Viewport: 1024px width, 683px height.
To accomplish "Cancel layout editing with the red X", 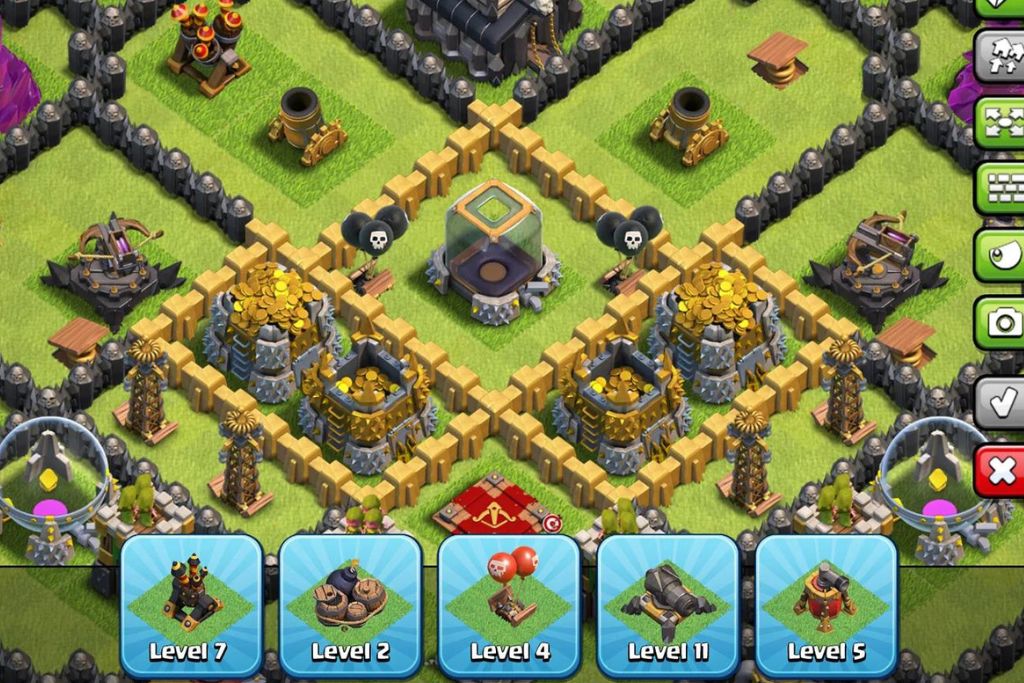I will 1001,469.
